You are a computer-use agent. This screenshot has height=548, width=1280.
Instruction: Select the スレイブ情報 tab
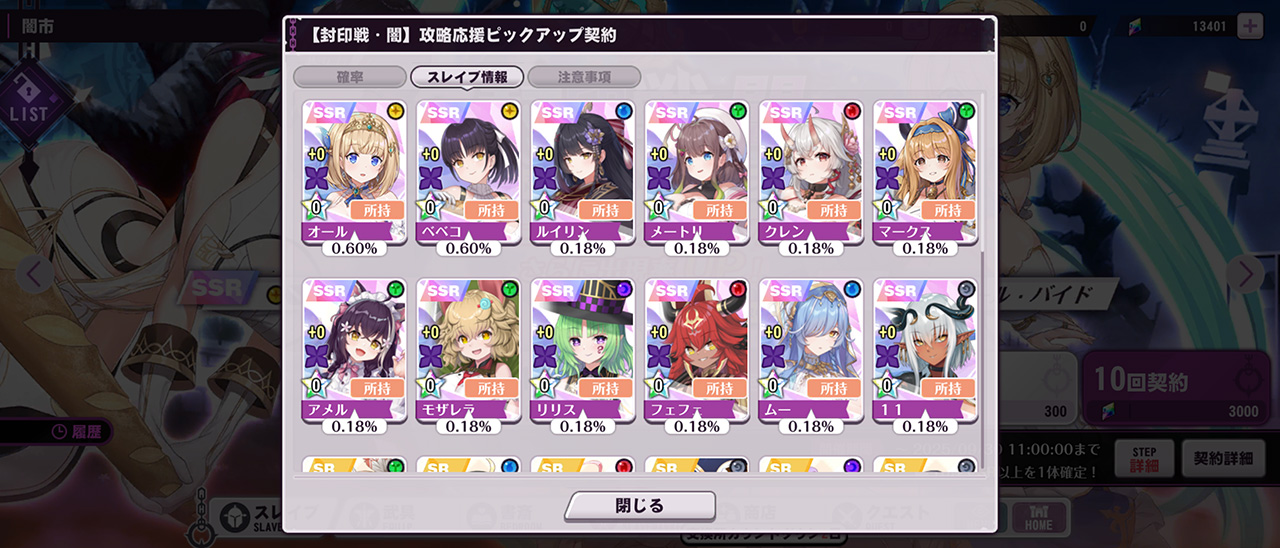(x=467, y=77)
